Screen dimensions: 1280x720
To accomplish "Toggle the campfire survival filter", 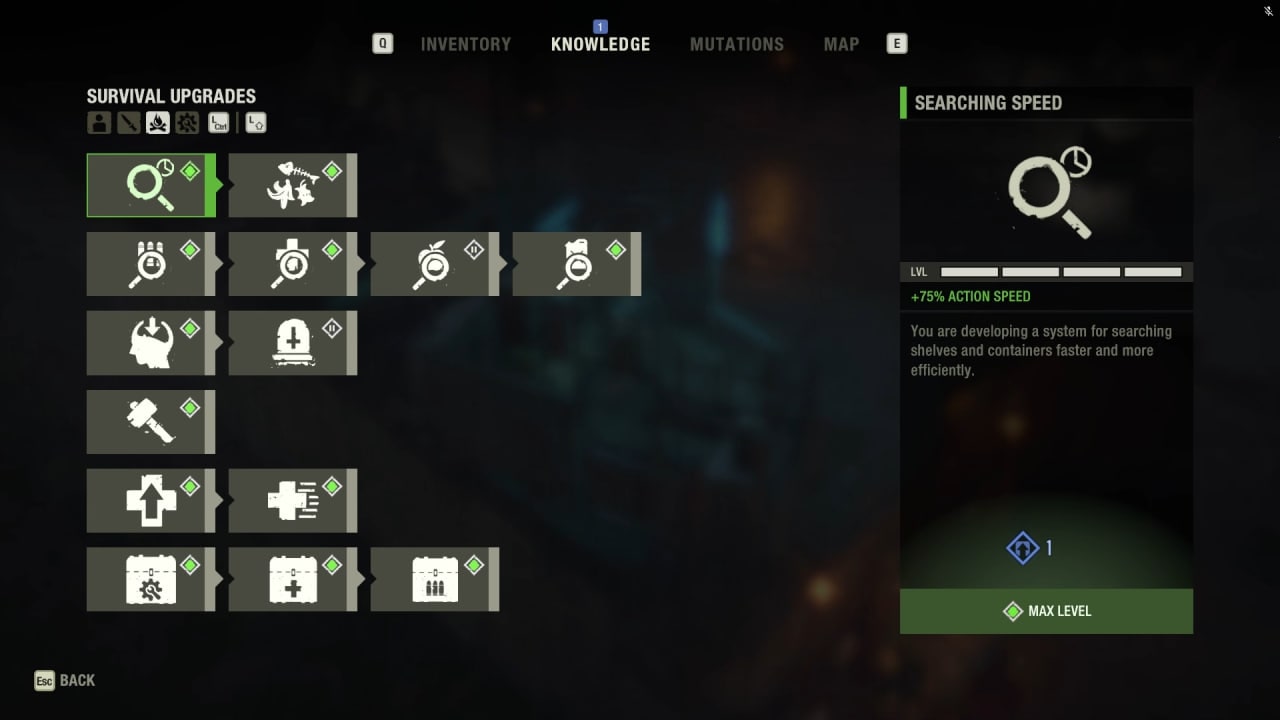I will click(156, 122).
